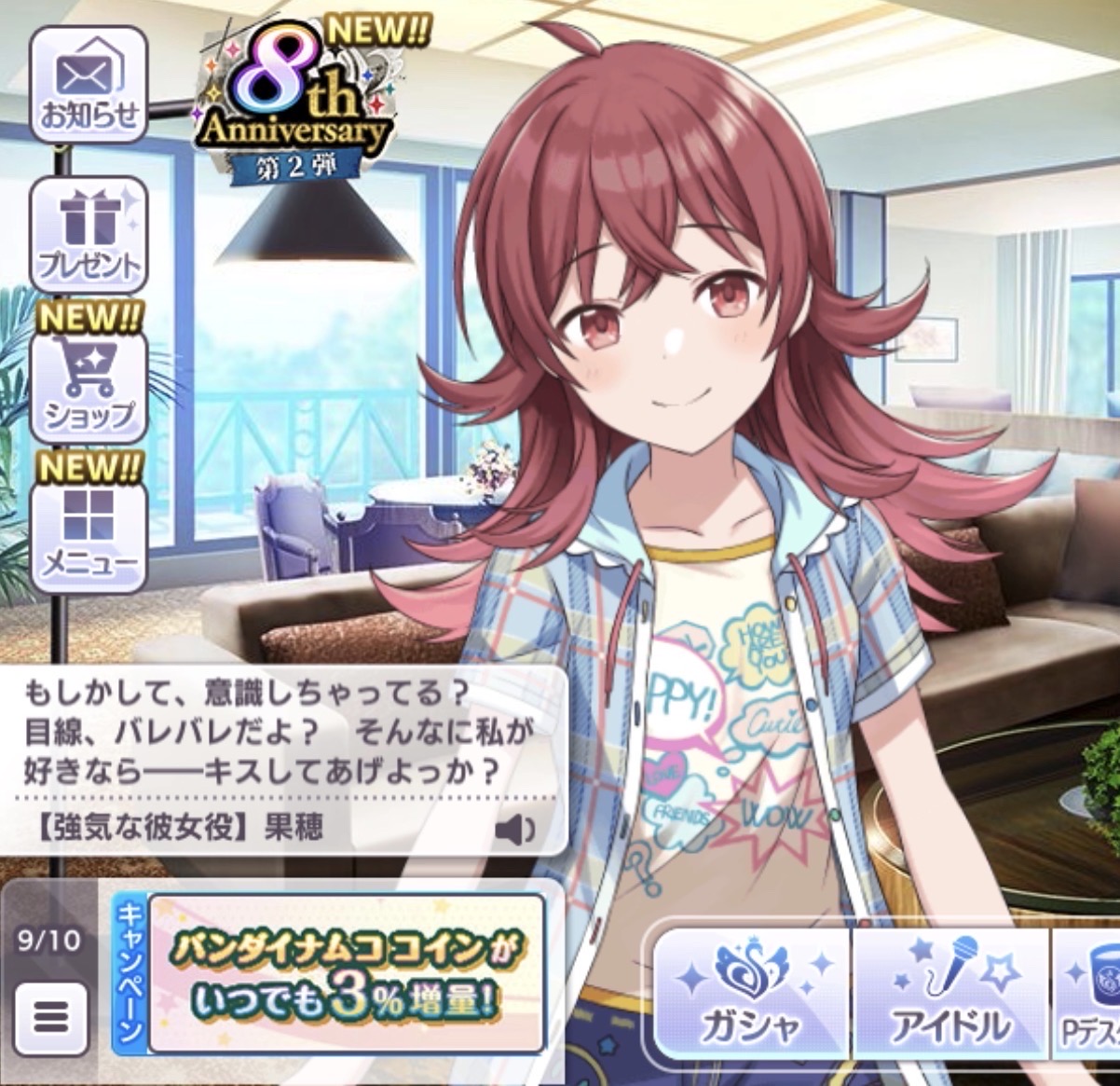
Task: Open the お知らせ notices mailbox
Action: (x=89, y=86)
